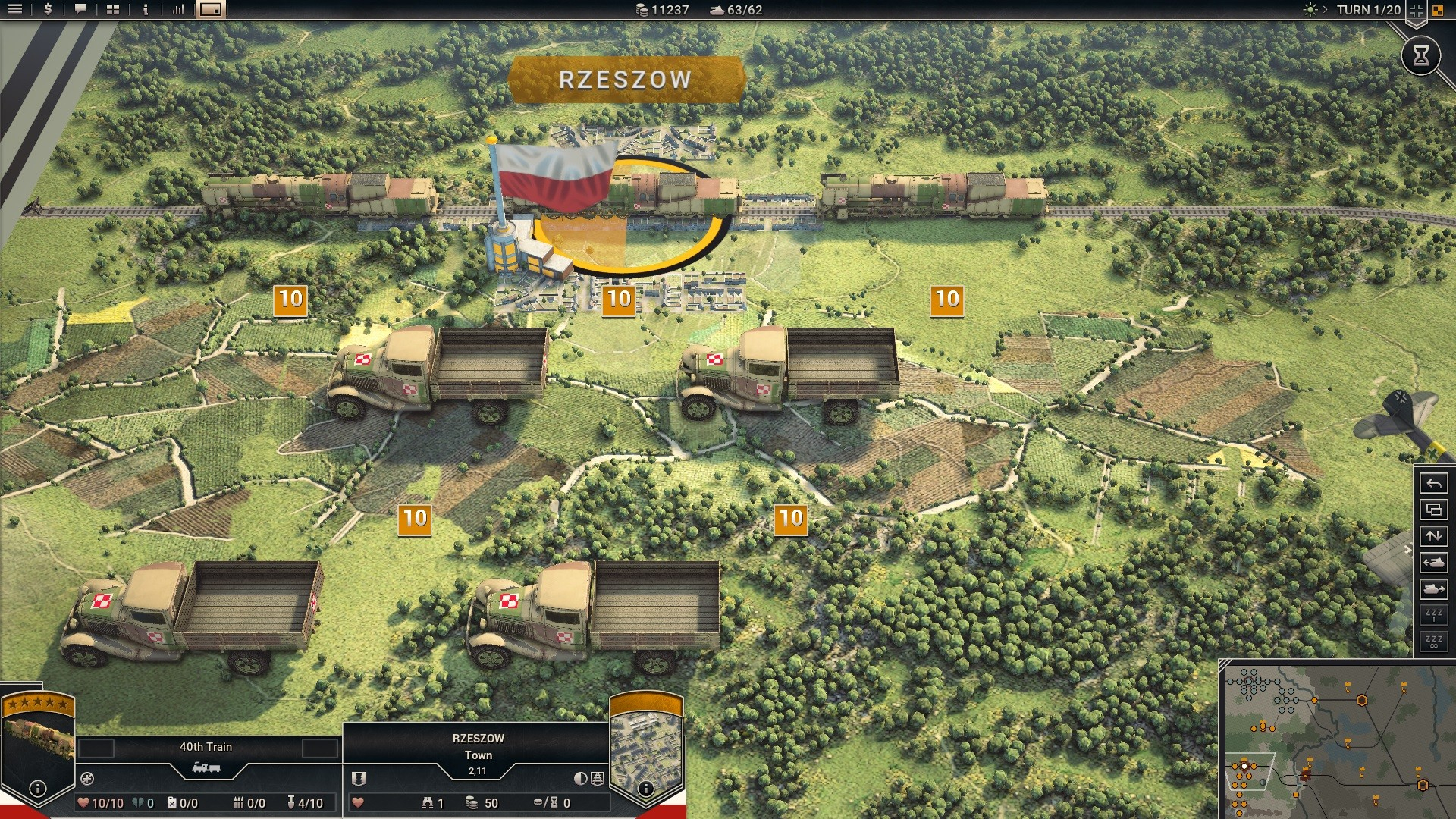The height and width of the screenshot is (819, 1456).
Task: Toggle the minimap display button
Action: [x=211, y=10]
